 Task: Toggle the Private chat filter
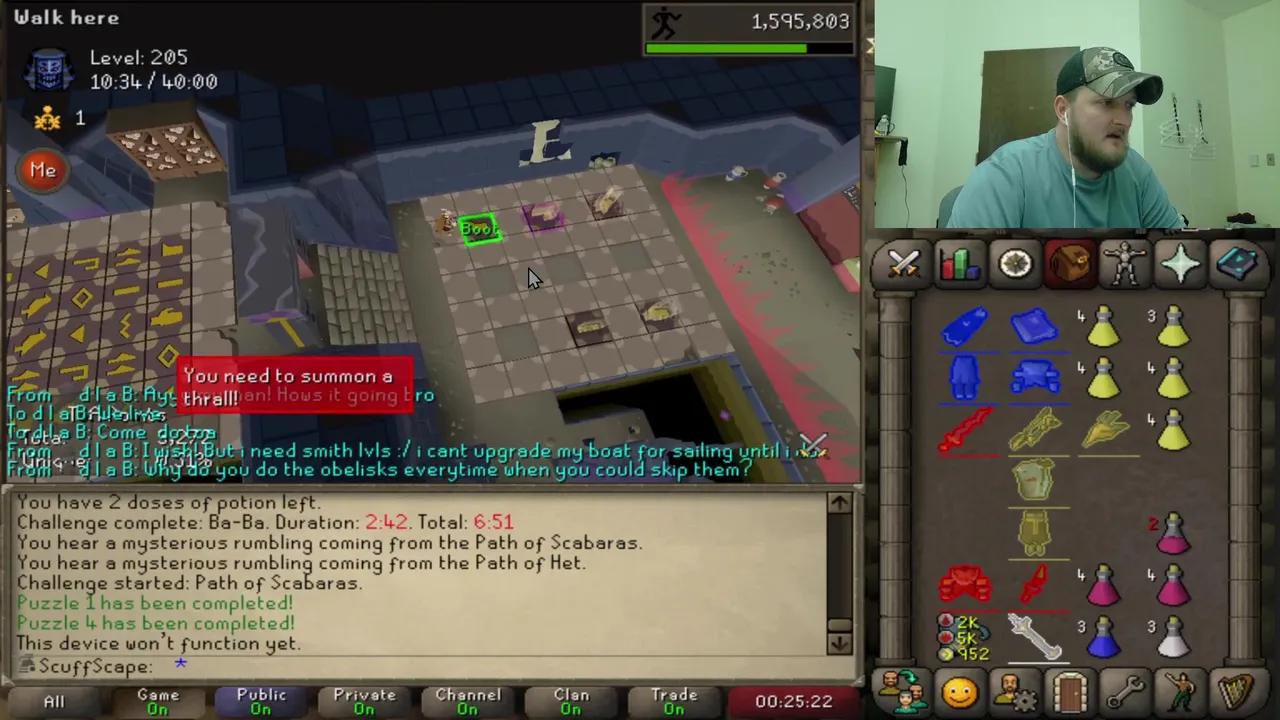pyautogui.click(x=364, y=699)
